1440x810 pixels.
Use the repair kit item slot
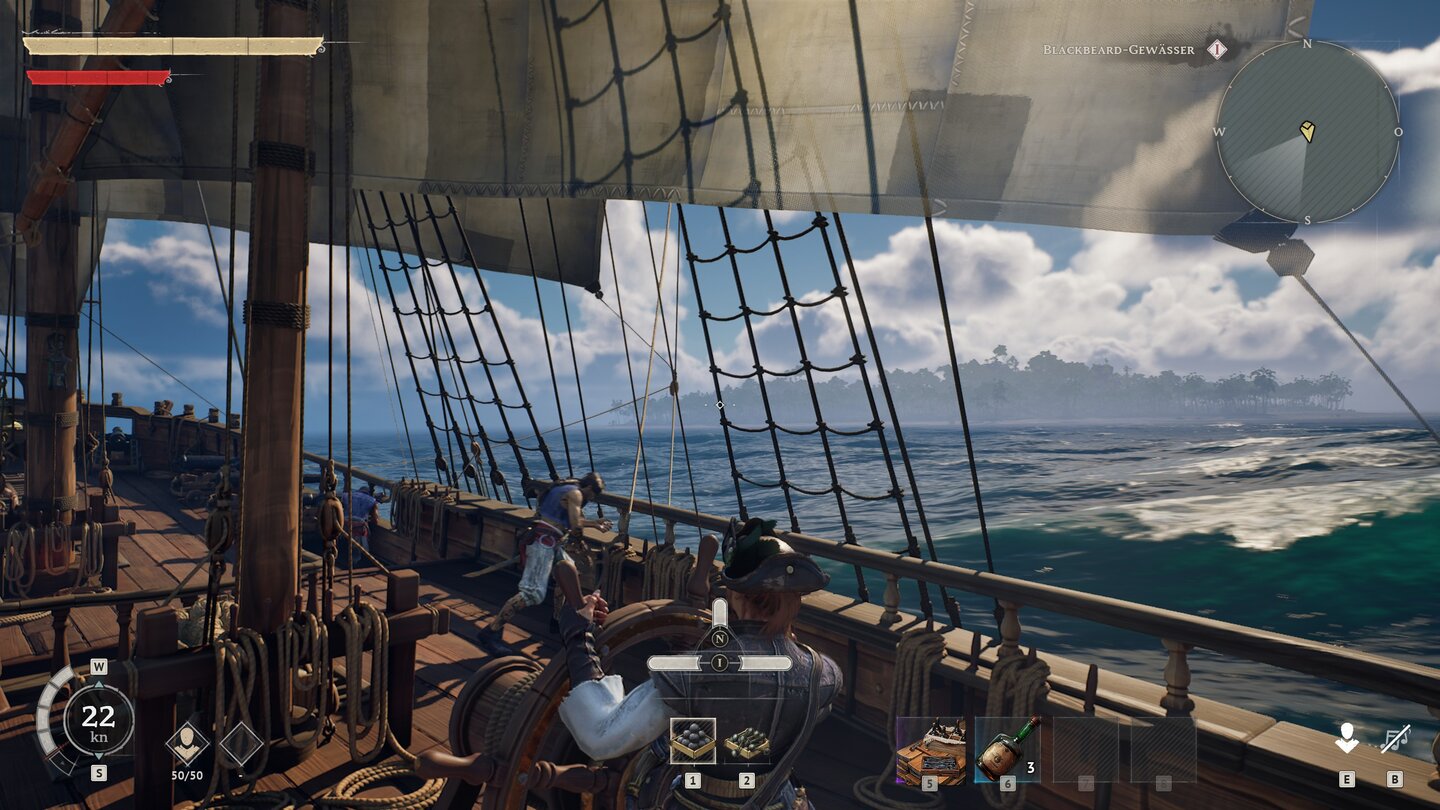tap(930, 750)
